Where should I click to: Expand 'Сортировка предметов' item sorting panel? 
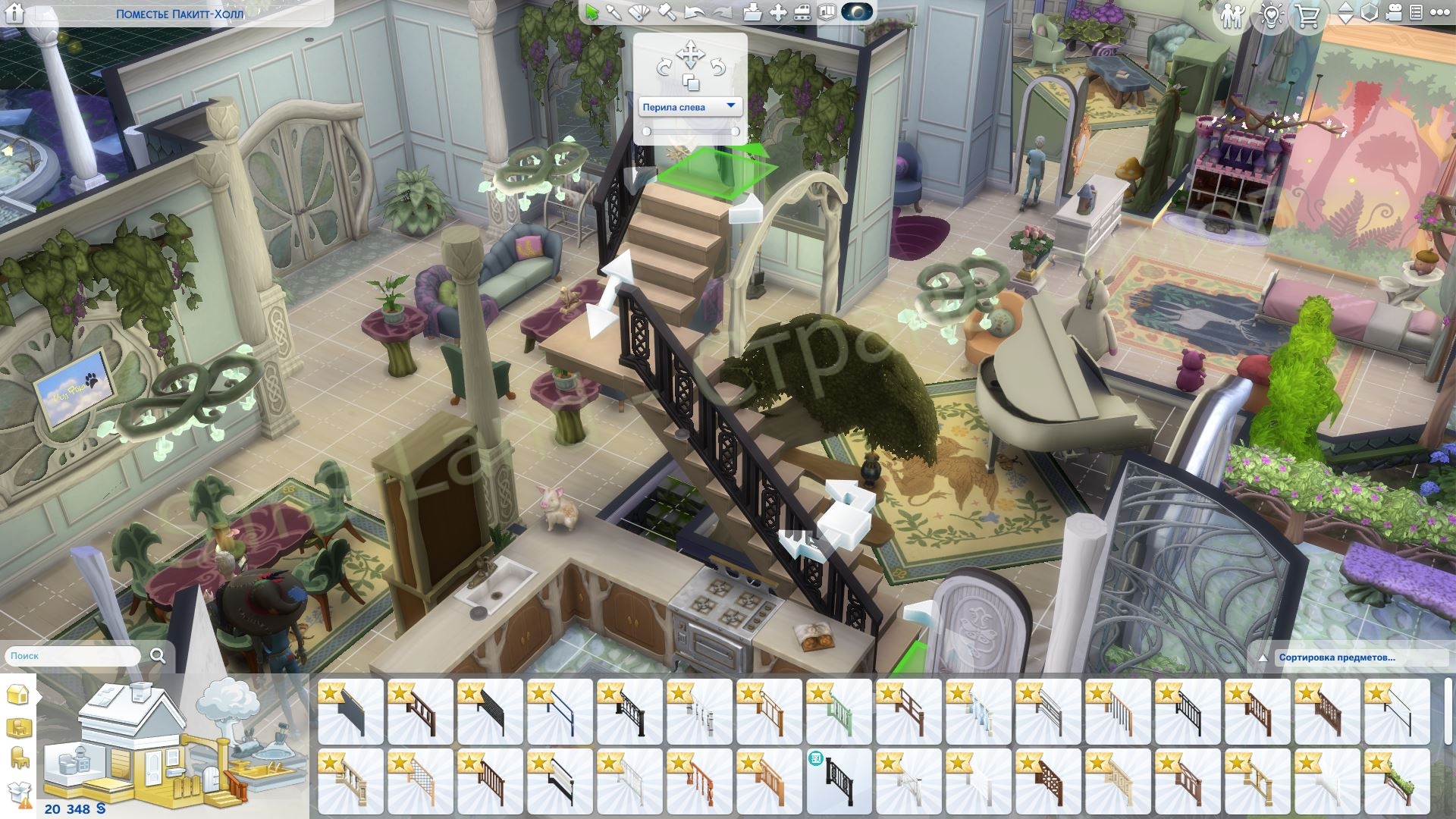click(1336, 657)
